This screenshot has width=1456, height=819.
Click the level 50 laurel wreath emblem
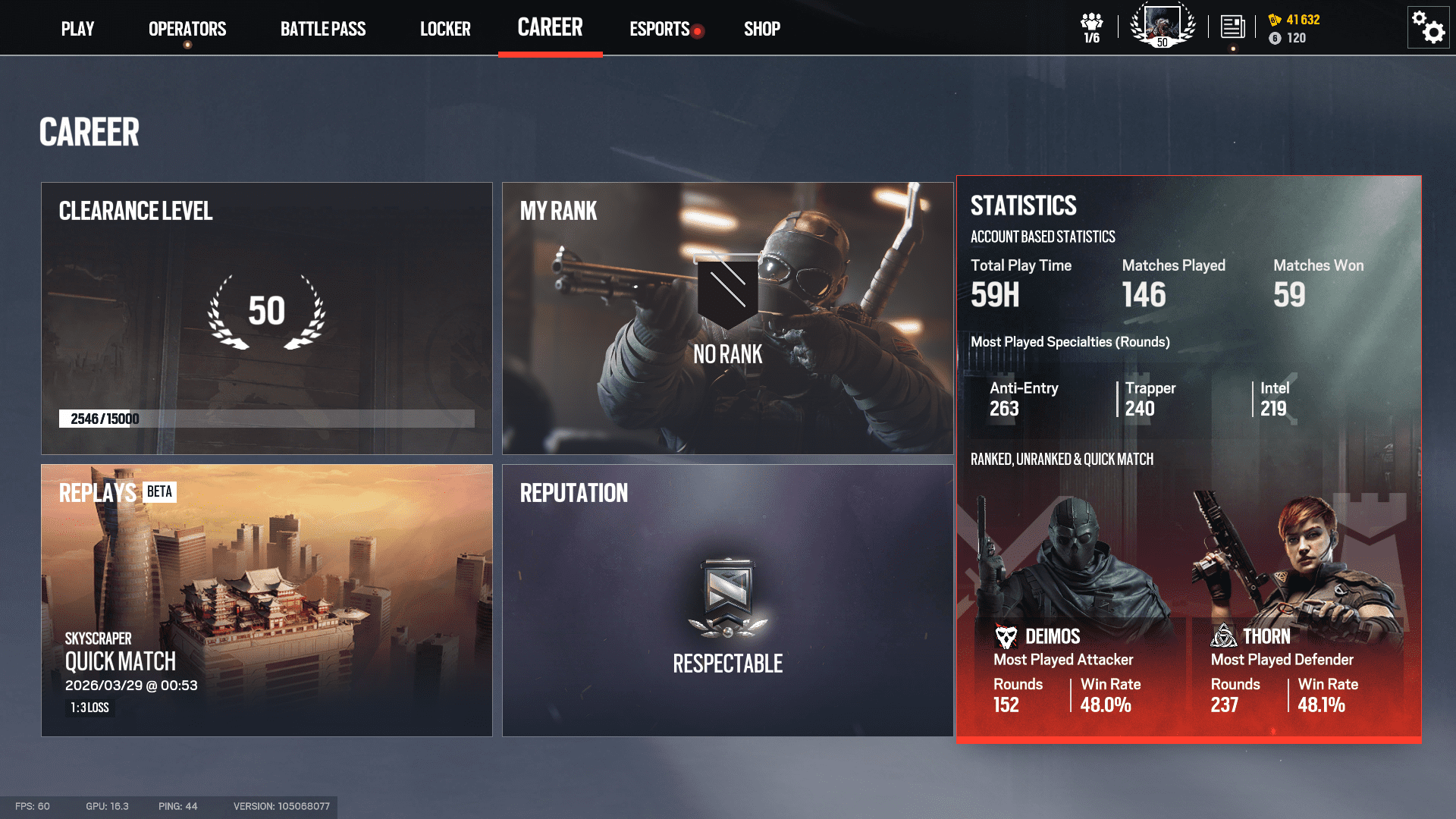[266, 311]
